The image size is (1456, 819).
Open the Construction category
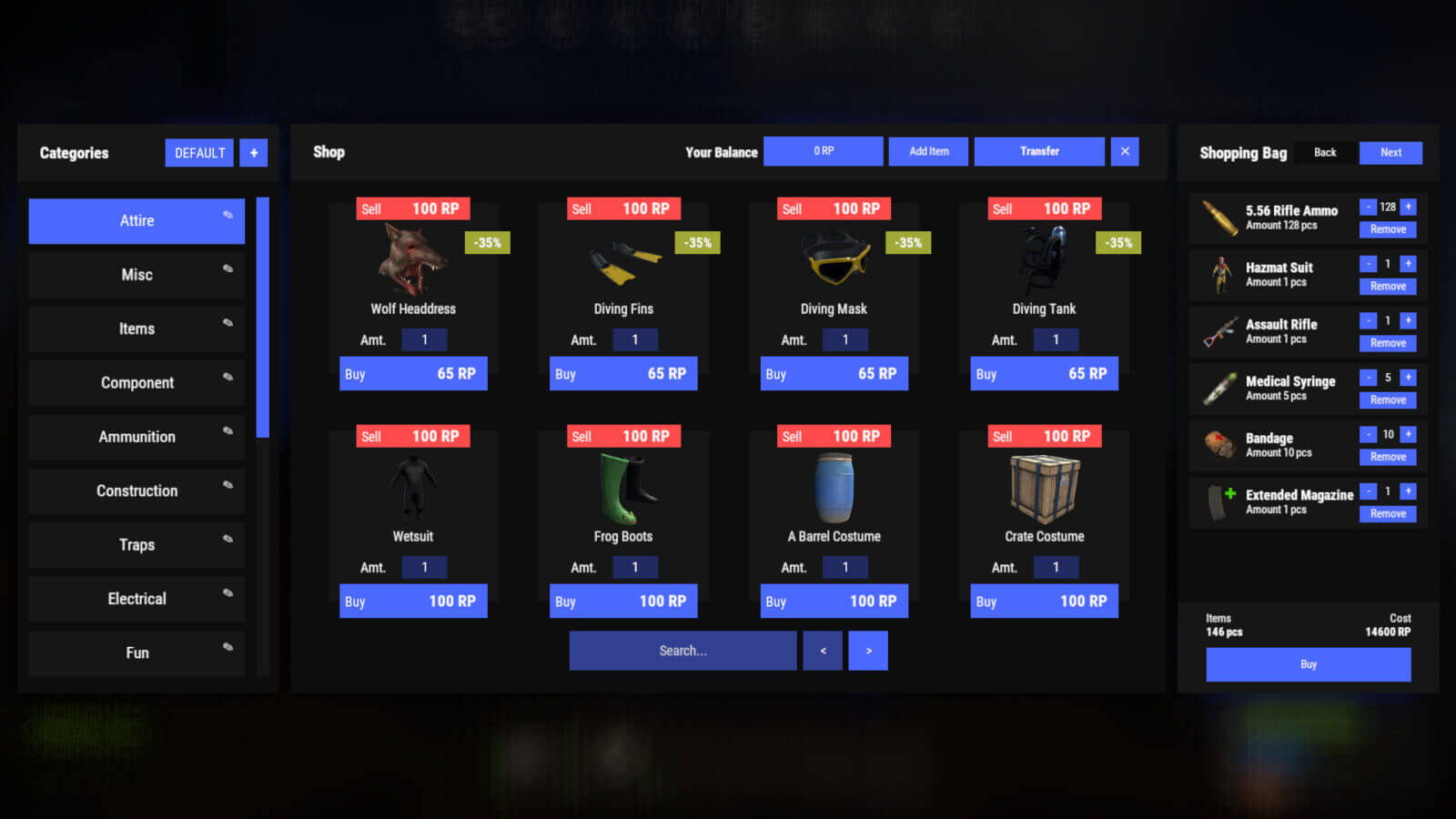click(x=136, y=490)
